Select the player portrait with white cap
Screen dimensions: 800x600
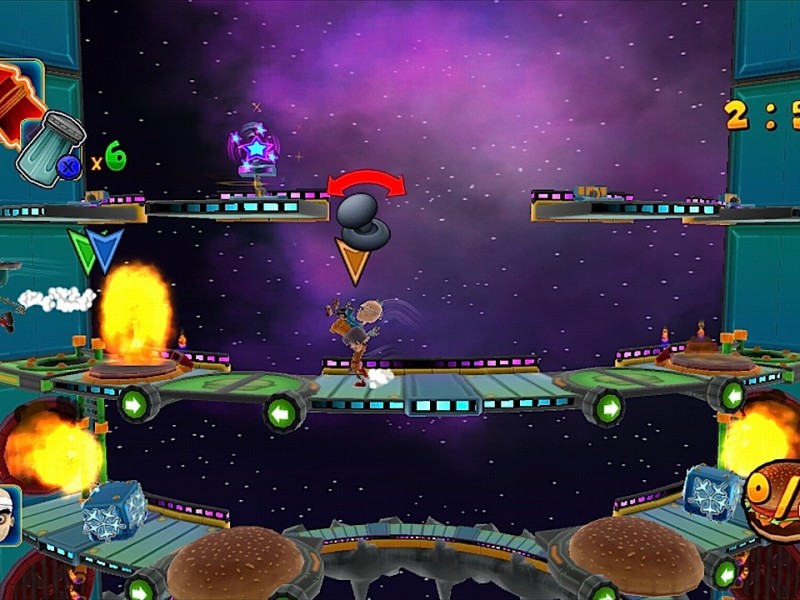coord(10,513)
